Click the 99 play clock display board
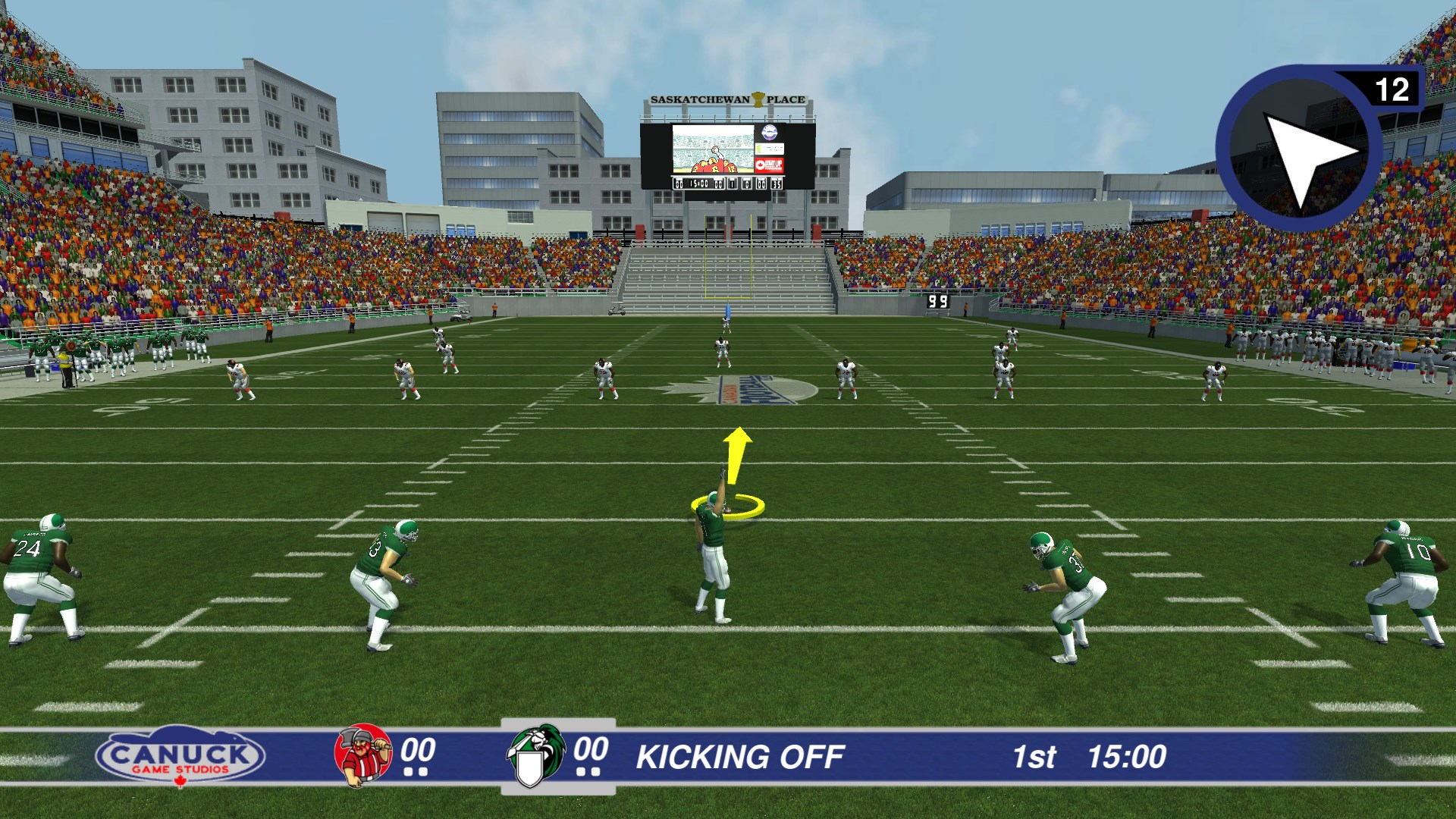Image resolution: width=1456 pixels, height=819 pixels. click(938, 300)
